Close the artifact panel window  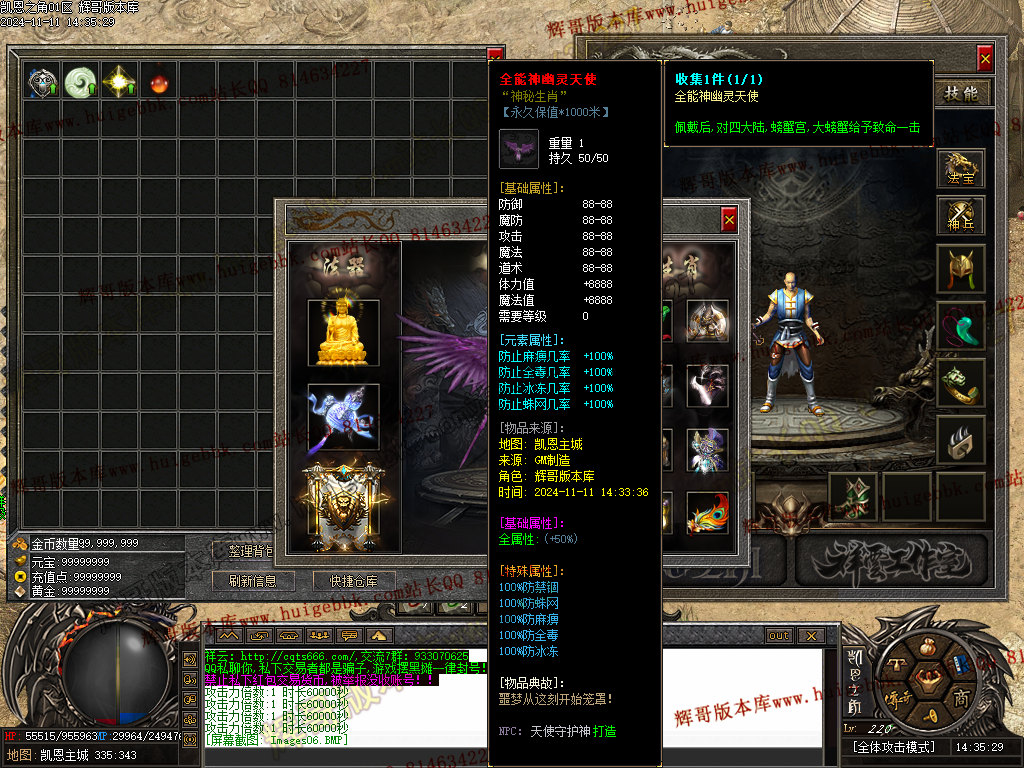729,220
